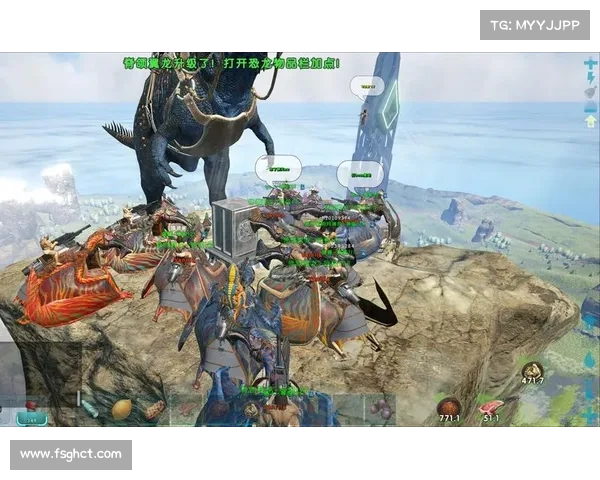Click the round item icon showing 471.7

click(533, 372)
